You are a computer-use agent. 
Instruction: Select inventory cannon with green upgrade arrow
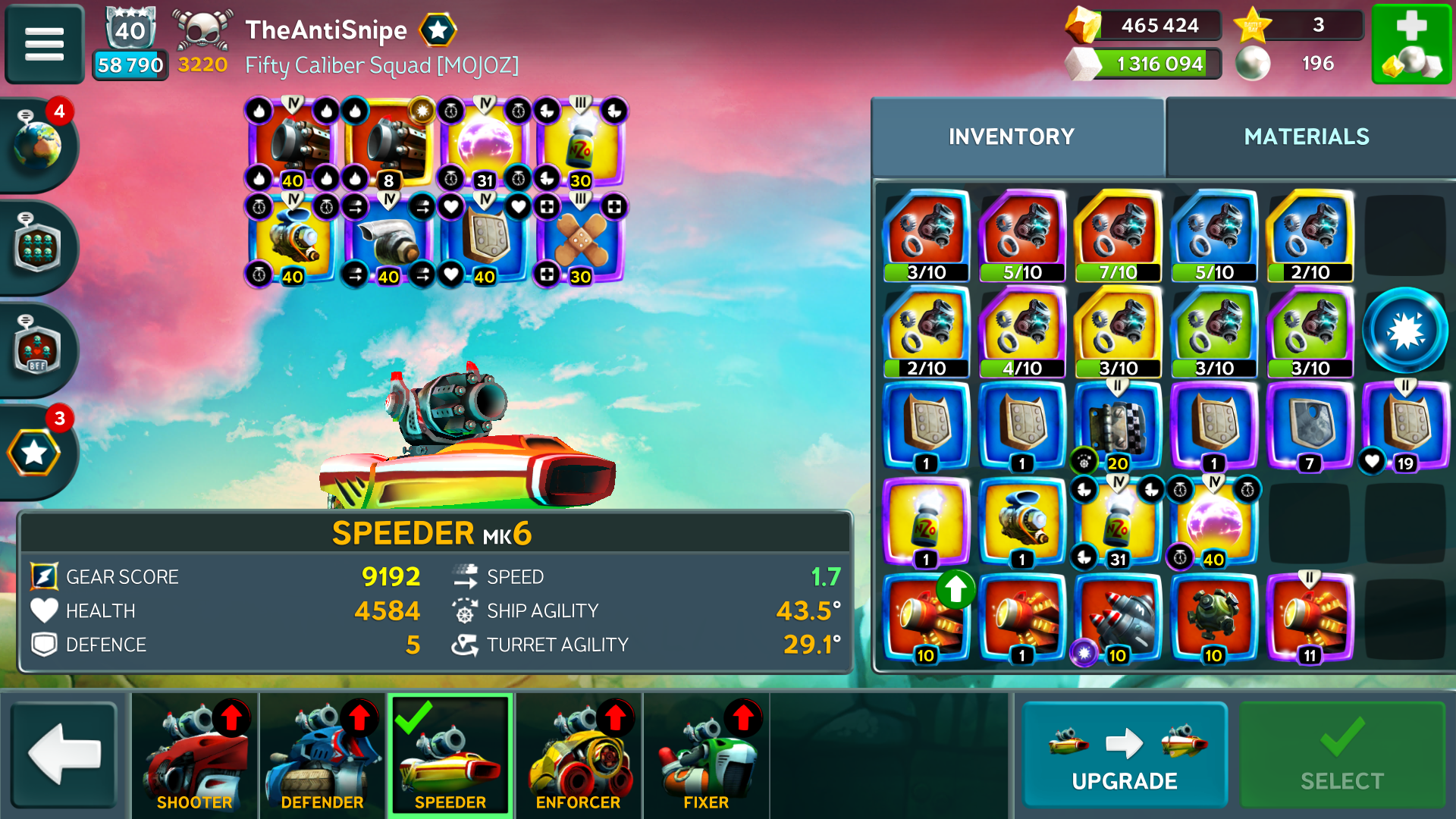pos(926,618)
